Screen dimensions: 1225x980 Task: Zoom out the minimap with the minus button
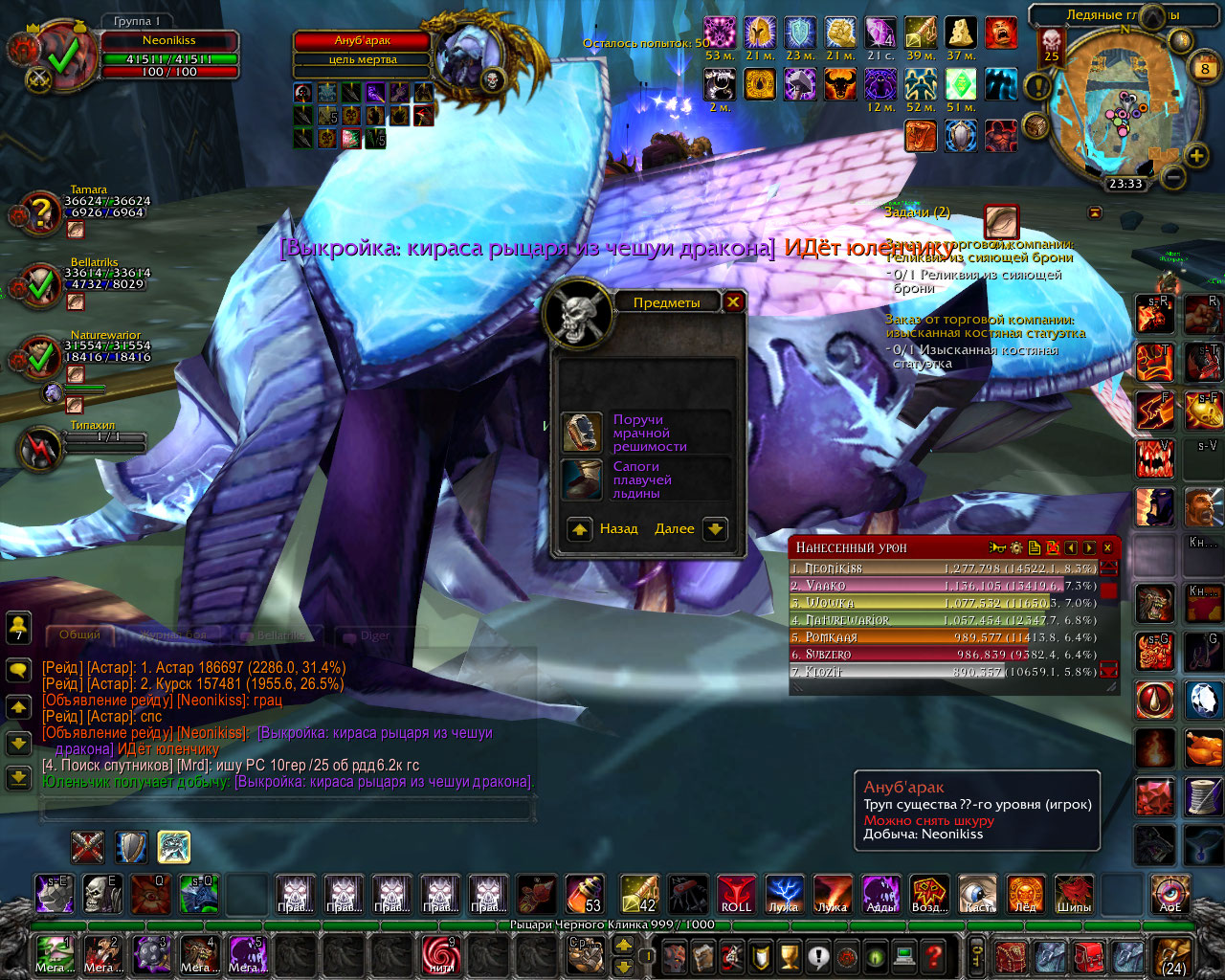1173,177
